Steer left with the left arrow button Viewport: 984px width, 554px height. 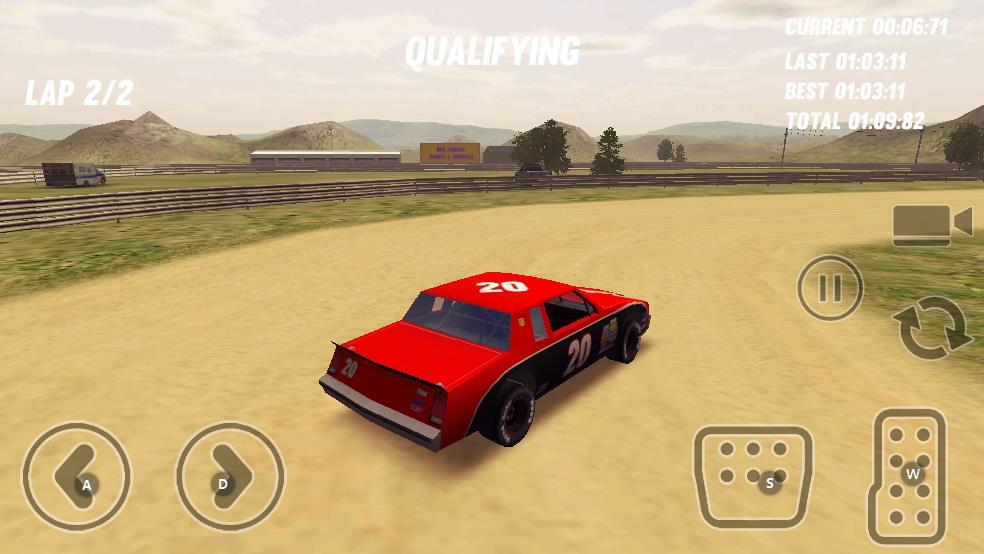click(76, 476)
